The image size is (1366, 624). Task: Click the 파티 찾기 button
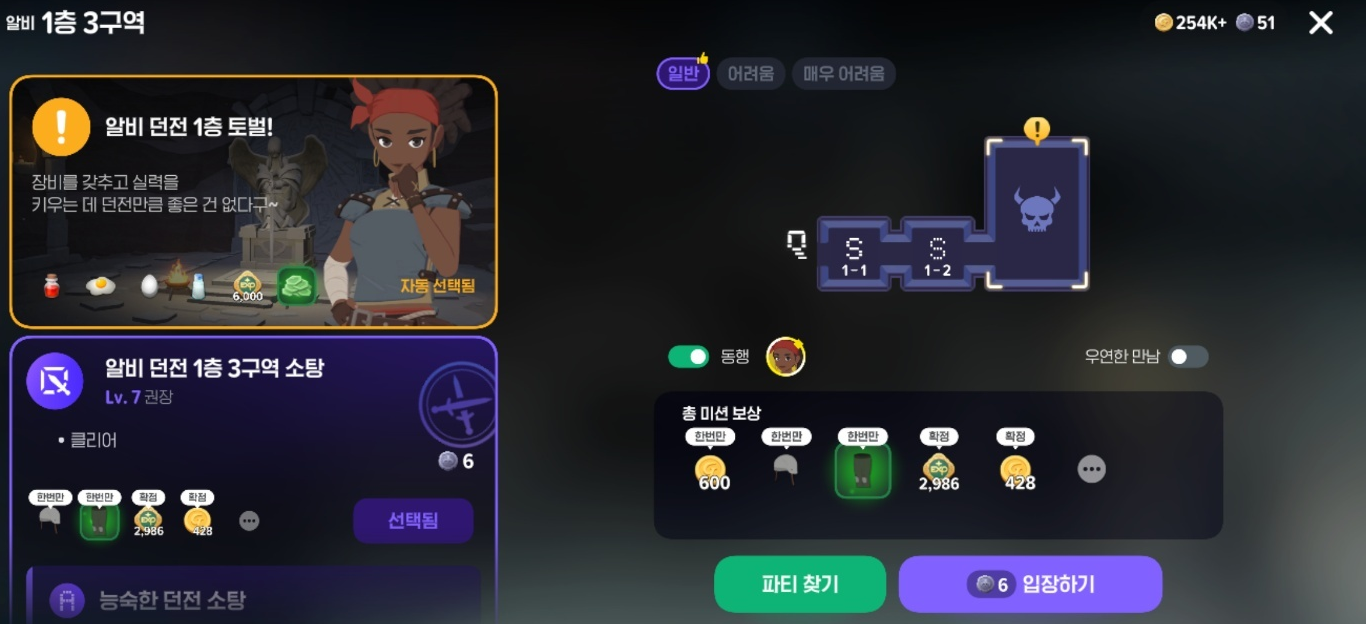(x=799, y=584)
